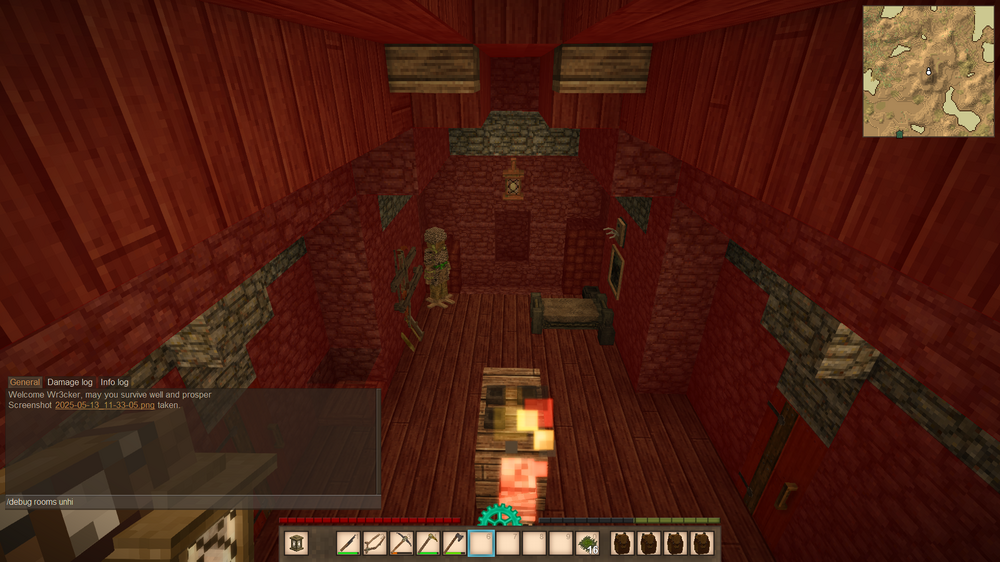This screenshot has height=562, width=1000.
Task: Switch to the General chat tab
Action: (25, 382)
